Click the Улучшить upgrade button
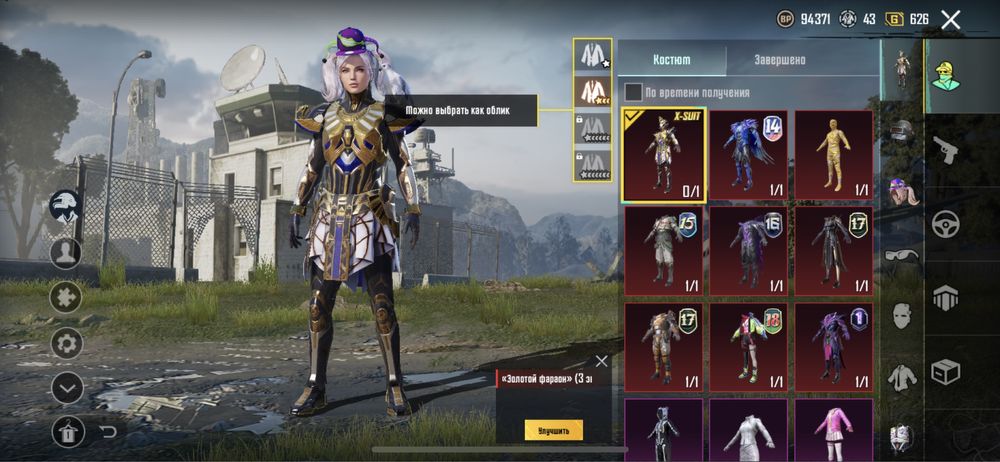The width and height of the screenshot is (1000, 462). point(553,430)
